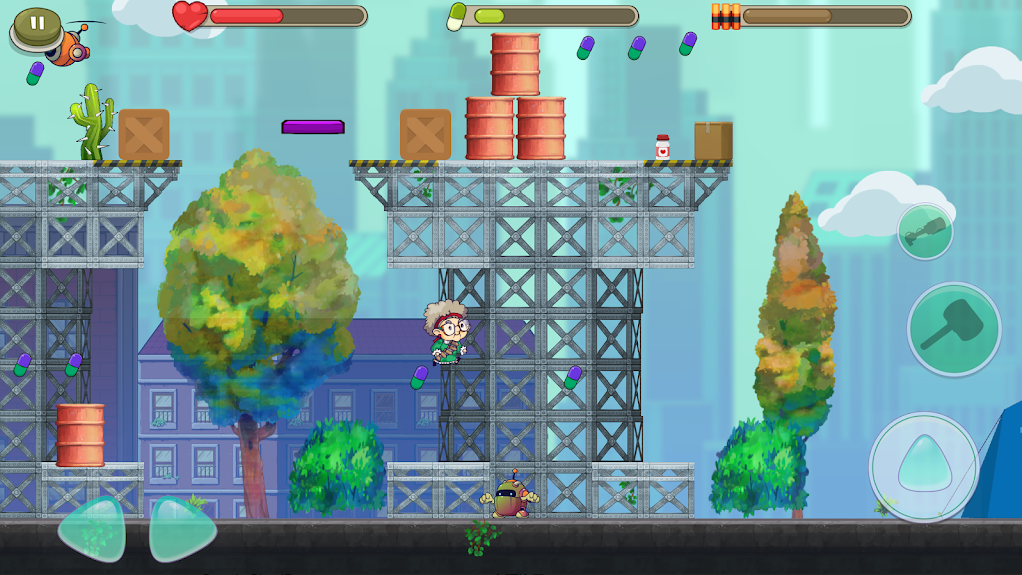This screenshot has width=1022, height=575.
Task: Tap the hammer attack button
Action: (x=953, y=329)
